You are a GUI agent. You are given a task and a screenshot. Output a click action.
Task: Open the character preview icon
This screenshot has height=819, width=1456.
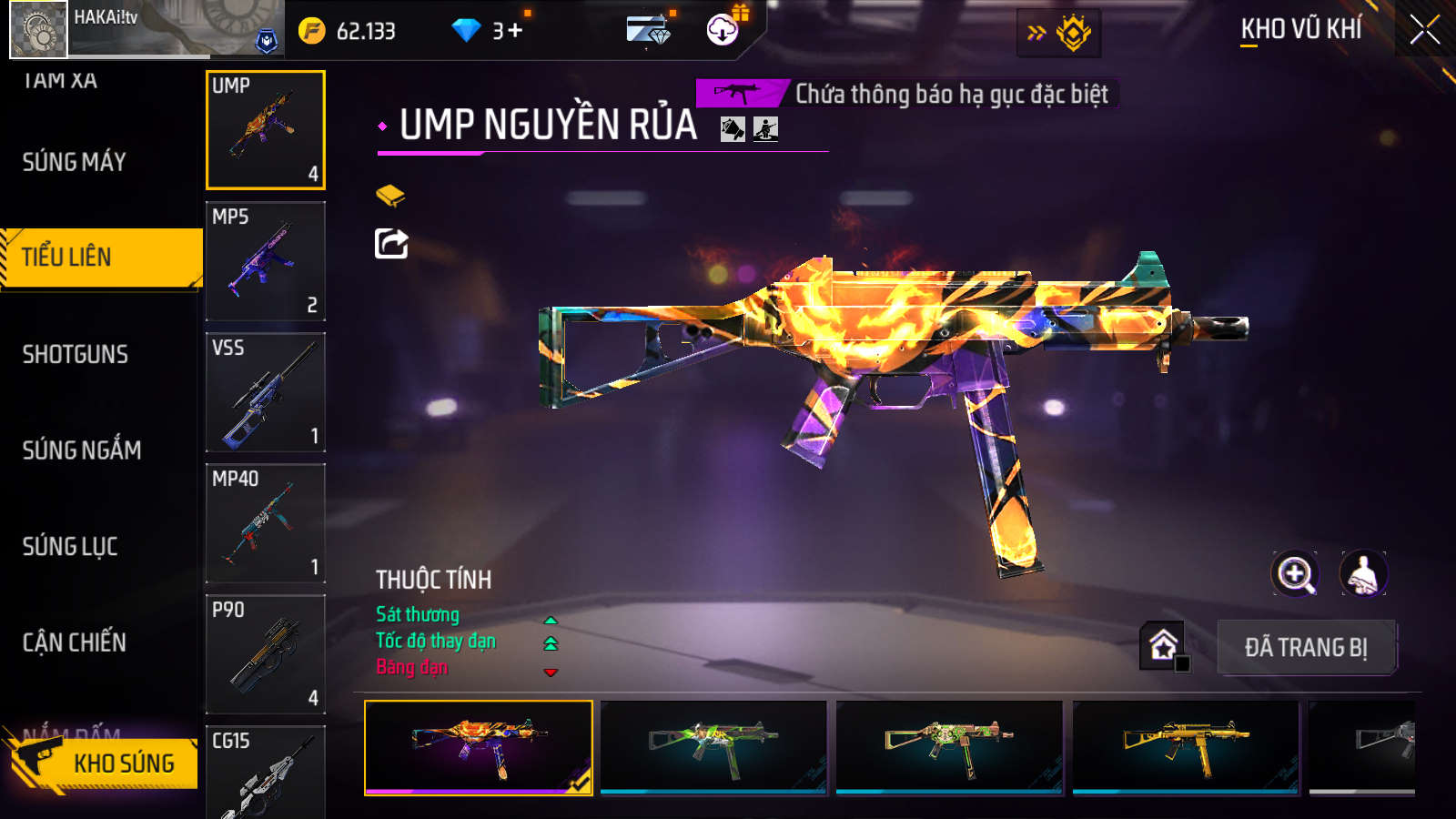pyautogui.click(x=1362, y=573)
